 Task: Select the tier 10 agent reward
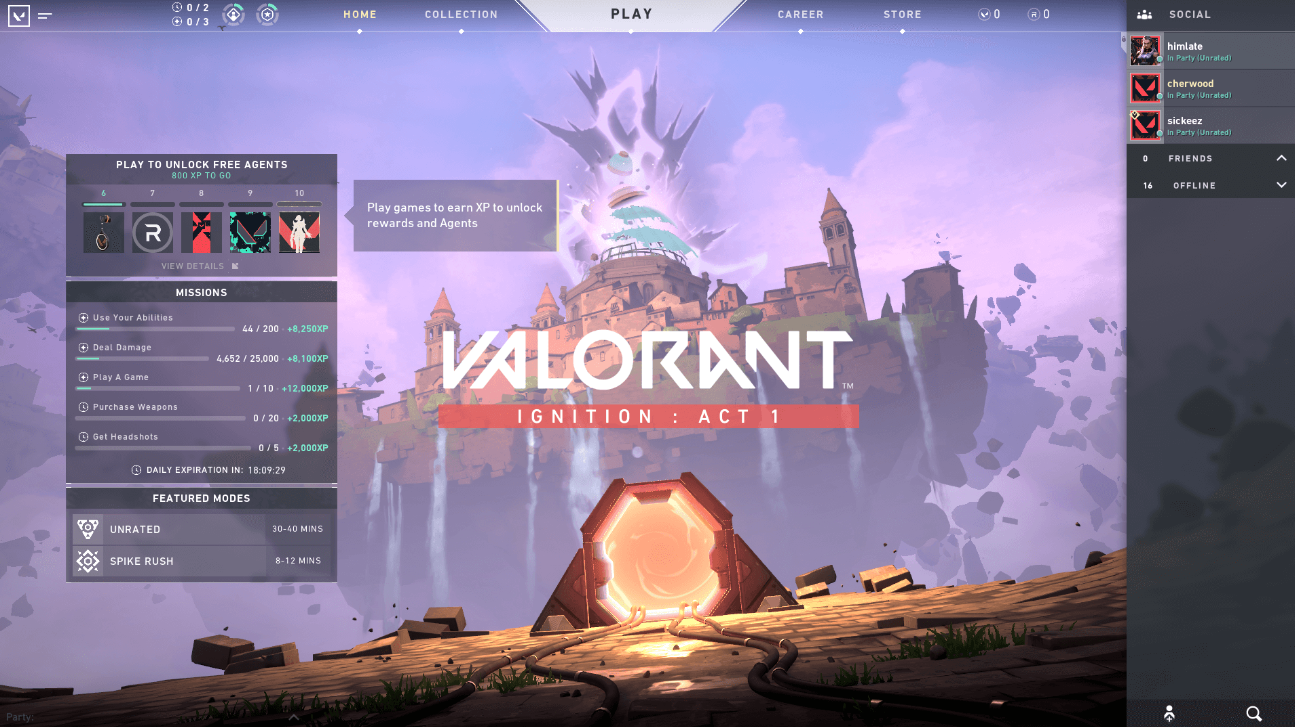pos(299,232)
